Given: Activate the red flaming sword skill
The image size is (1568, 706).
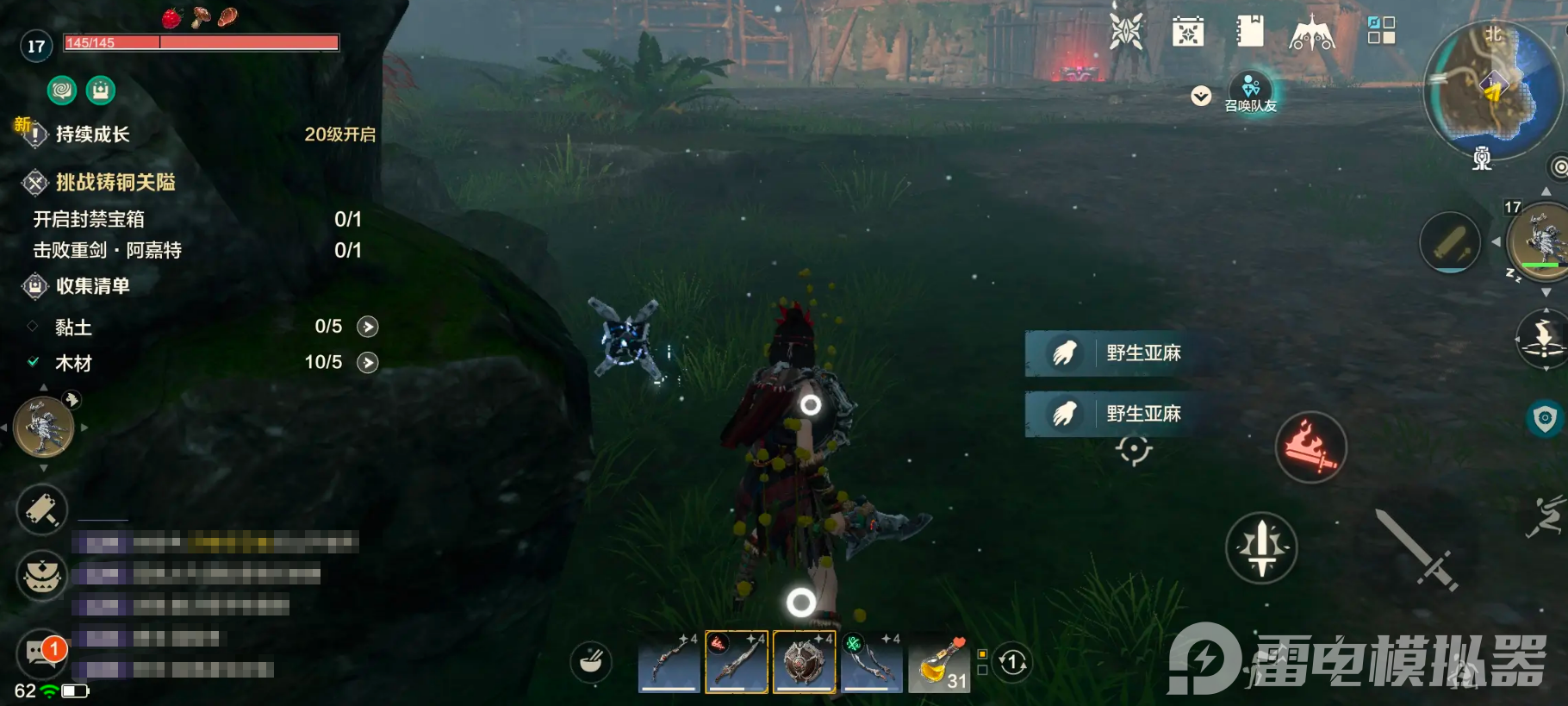Looking at the screenshot, I should click(x=1310, y=447).
